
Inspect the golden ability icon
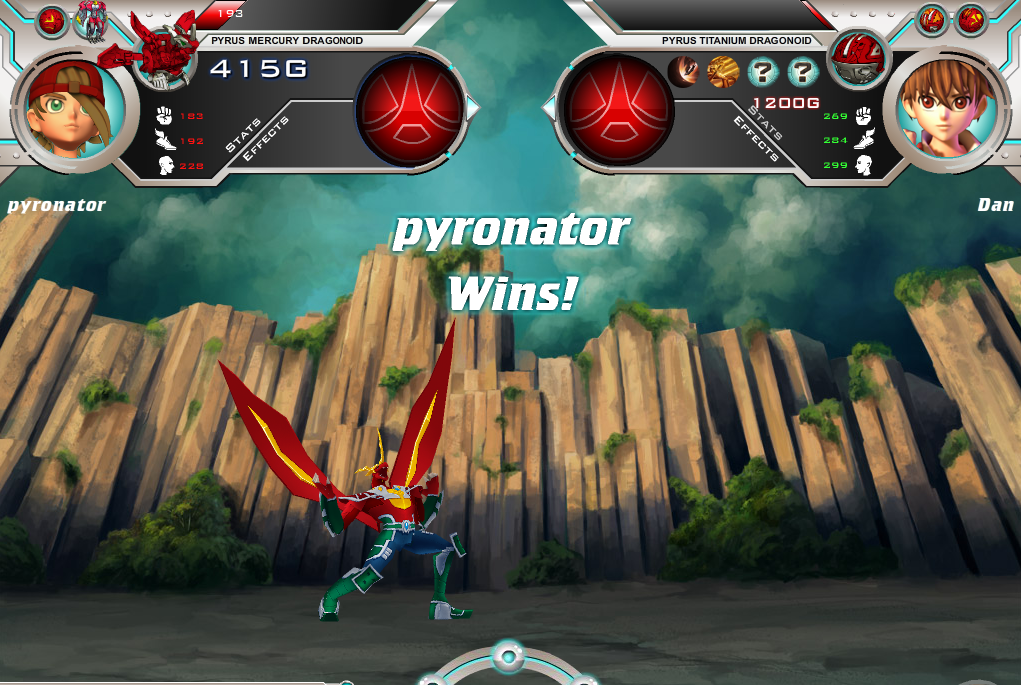pos(723,71)
